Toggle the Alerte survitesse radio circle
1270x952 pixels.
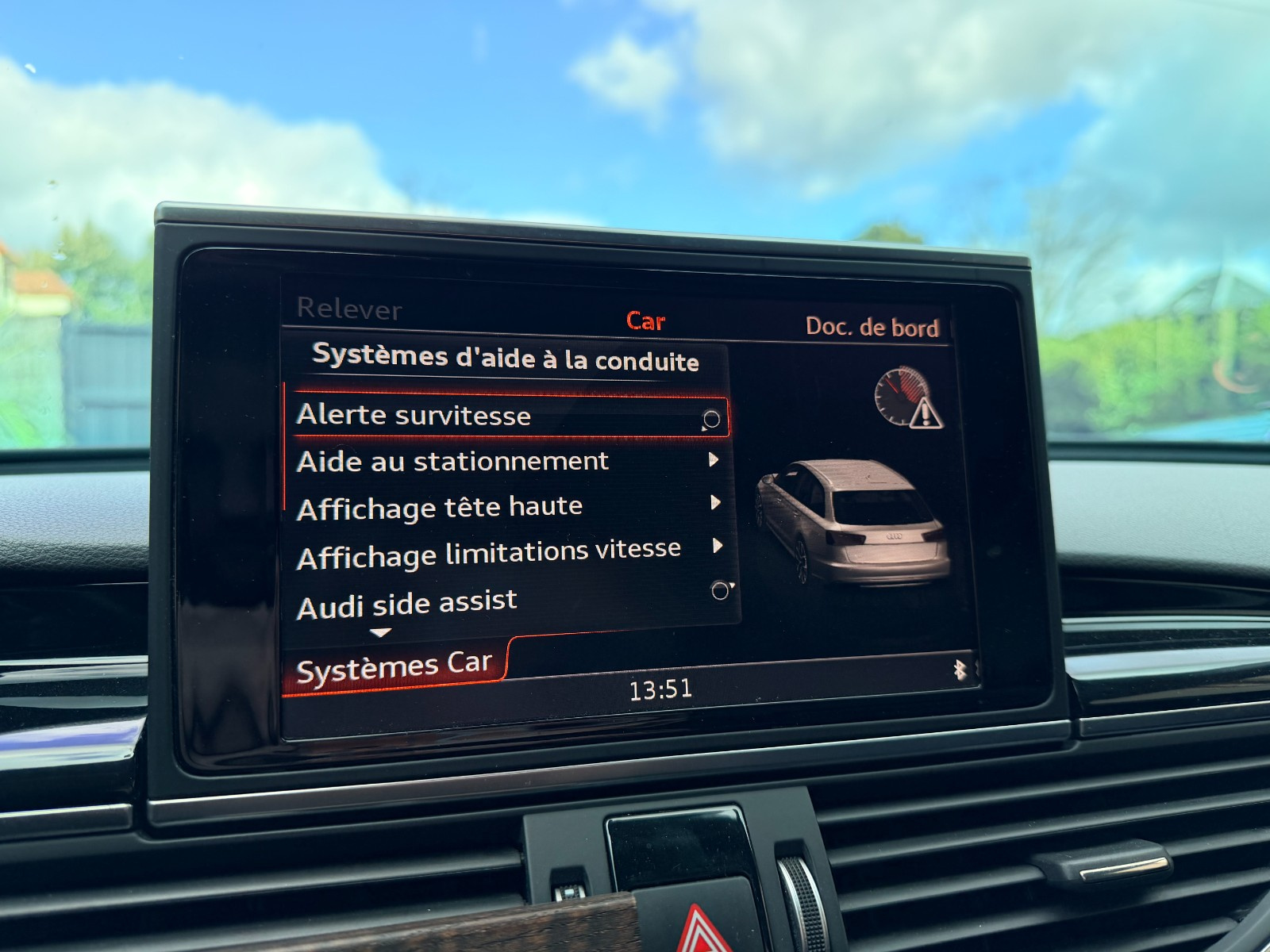(711, 420)
